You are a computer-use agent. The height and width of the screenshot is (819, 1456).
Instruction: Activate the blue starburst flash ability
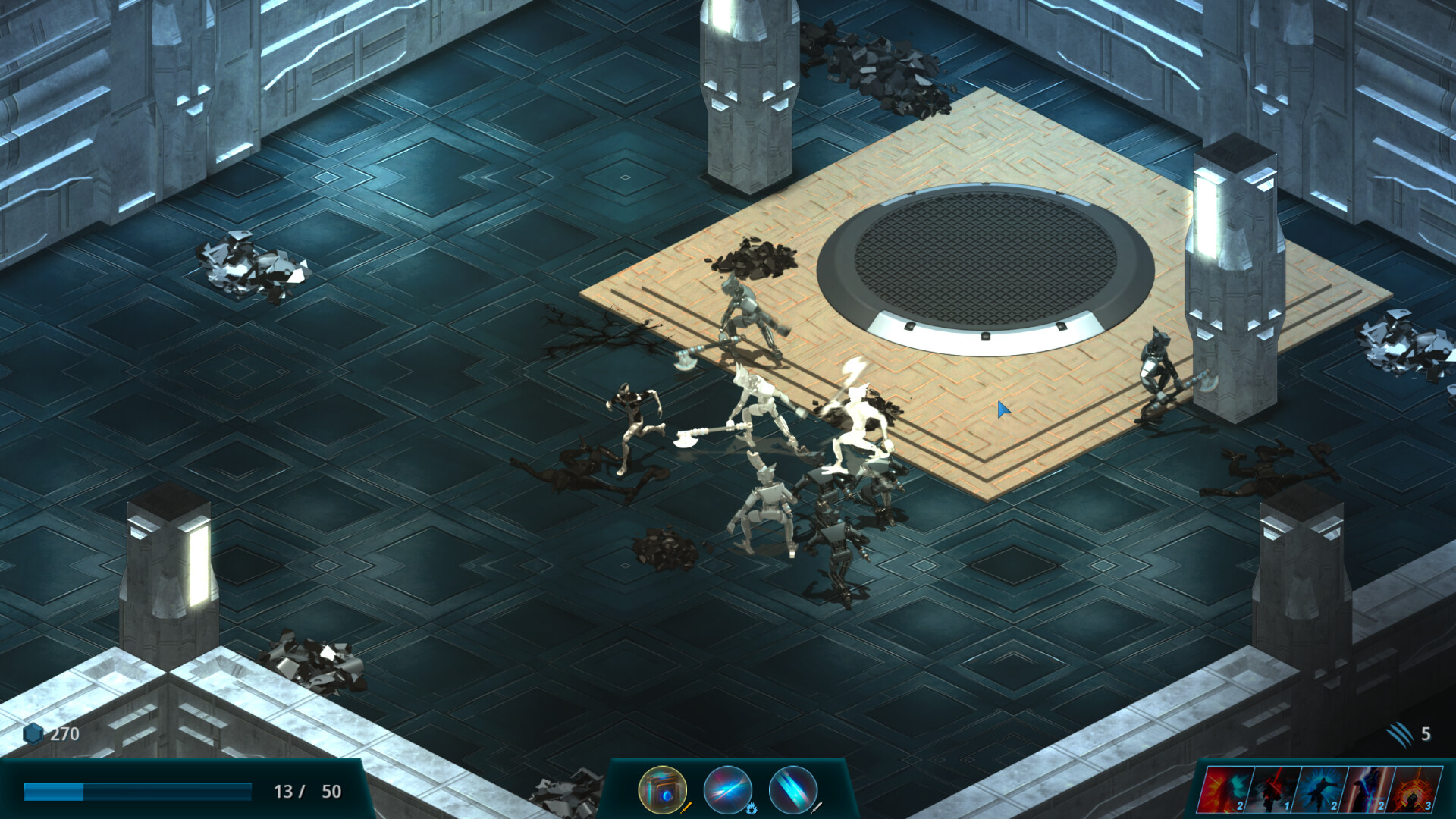tap(727, 790)
